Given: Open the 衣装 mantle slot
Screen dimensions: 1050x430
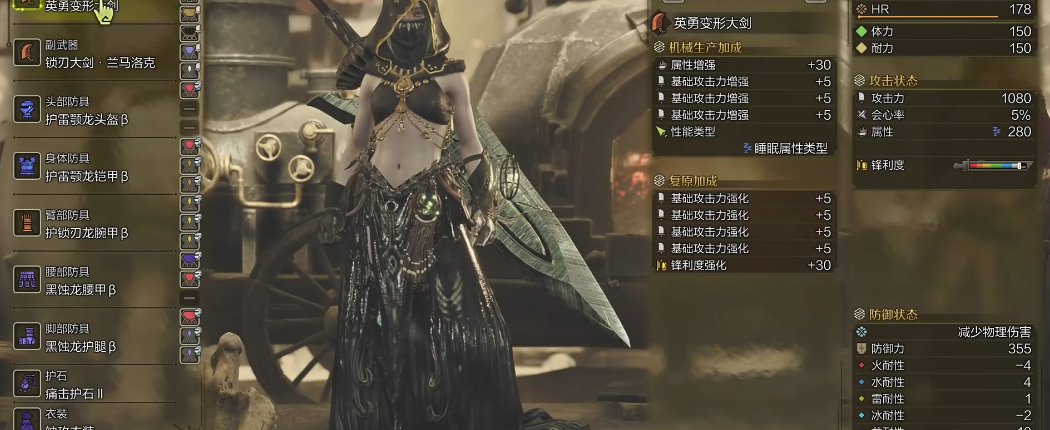Looking at the screenshot, I should (90, 420).
